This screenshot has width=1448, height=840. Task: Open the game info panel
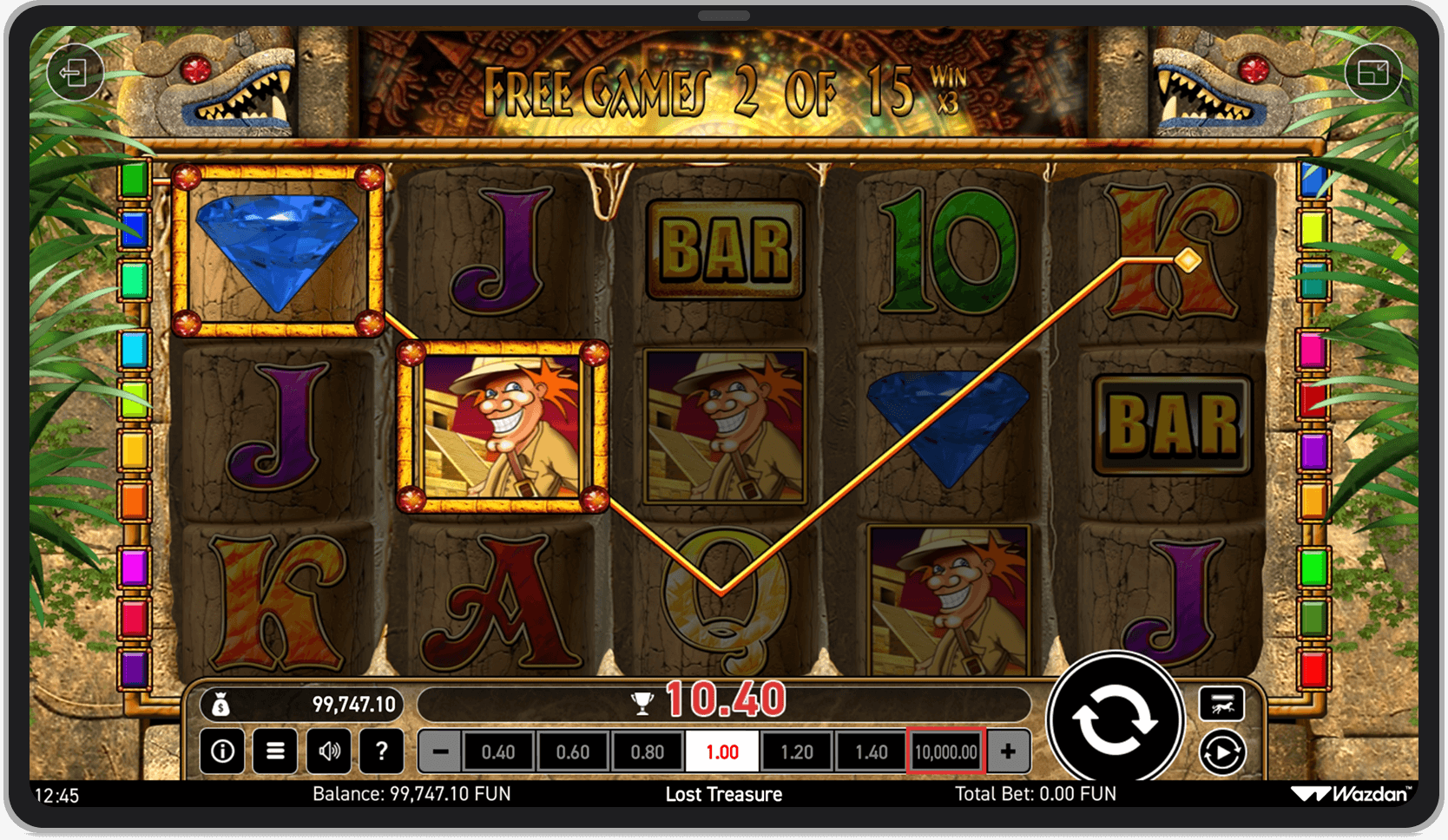(x=222, y=751)
